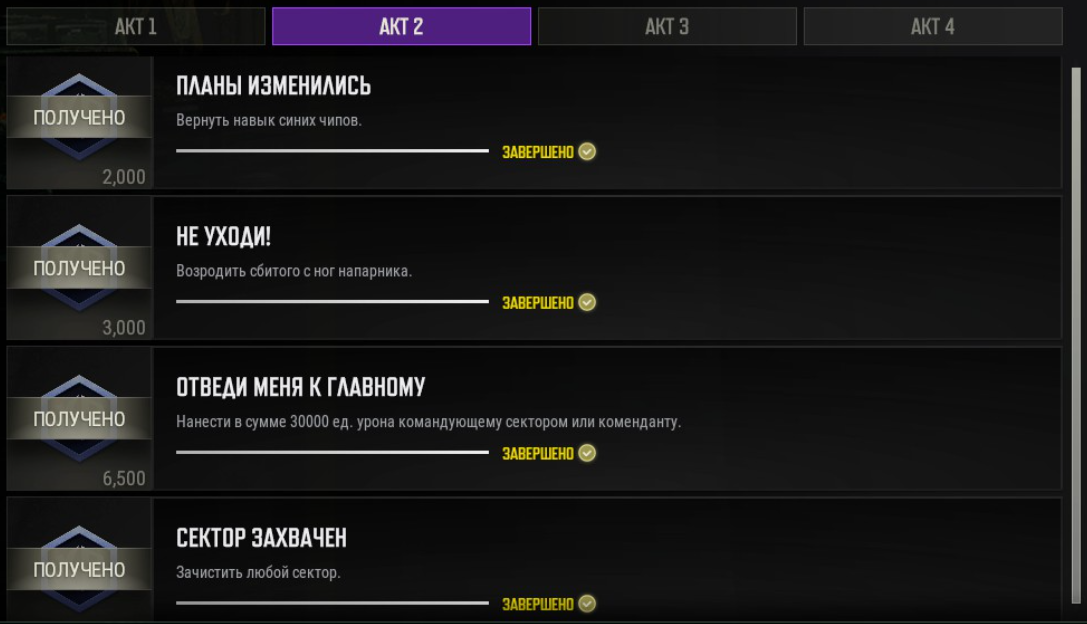The width and height of the screenshot is (1087, 624).
Task: Select the 3,000 reward badge
Action: click(79, 268)
